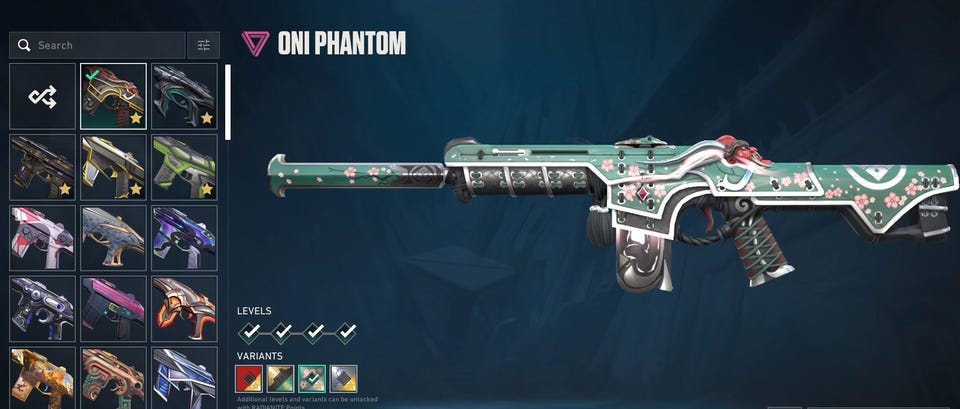Viewport: 960px width, 409px height.
Task: Select the purple and blue Phantom skin
Action: tap(185, 238)
